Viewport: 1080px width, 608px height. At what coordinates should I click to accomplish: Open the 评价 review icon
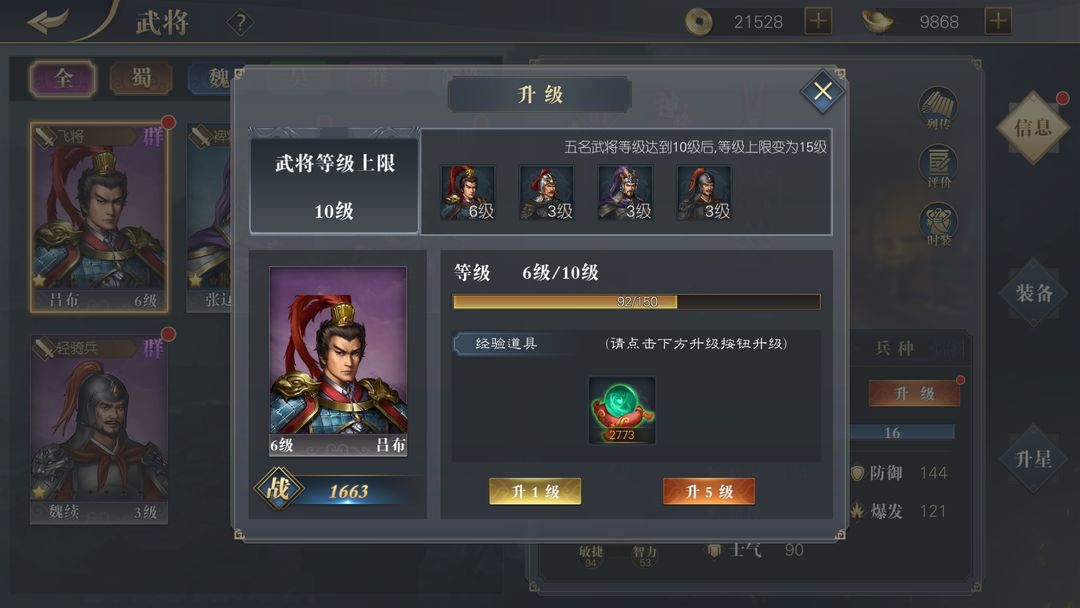point(938,165)
